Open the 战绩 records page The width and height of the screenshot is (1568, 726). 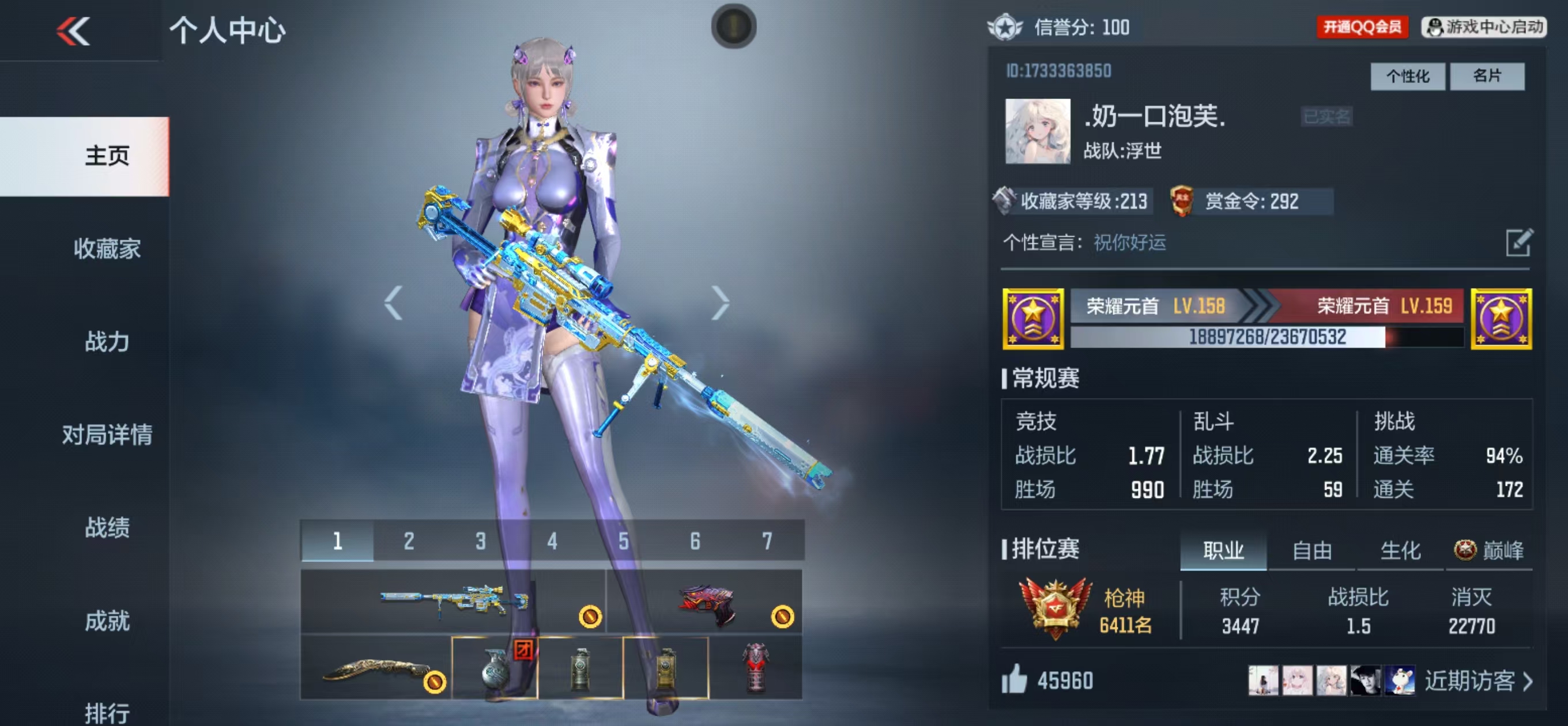[107, 527]
